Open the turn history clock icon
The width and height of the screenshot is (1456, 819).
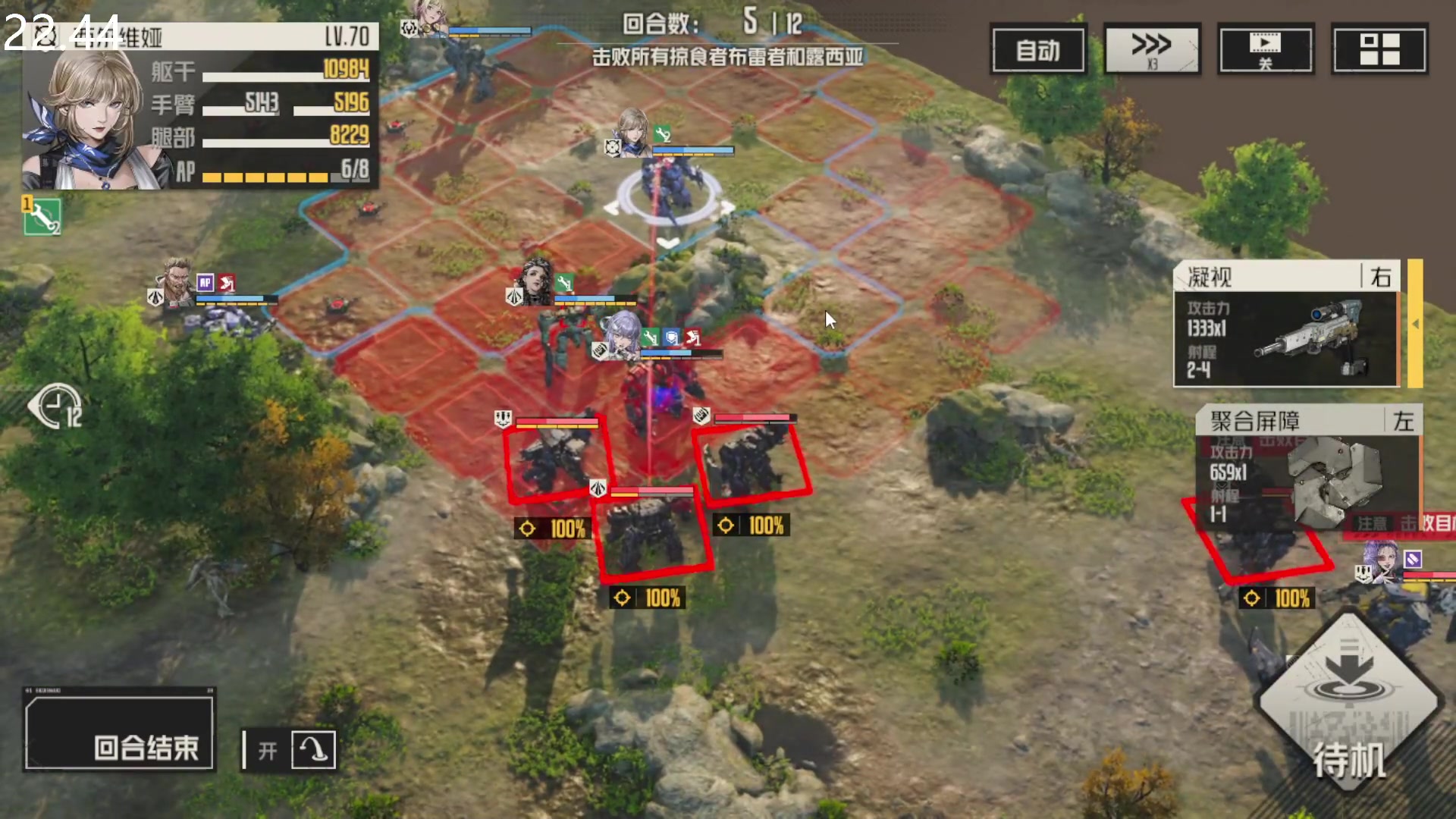click(x=57, y=407)
